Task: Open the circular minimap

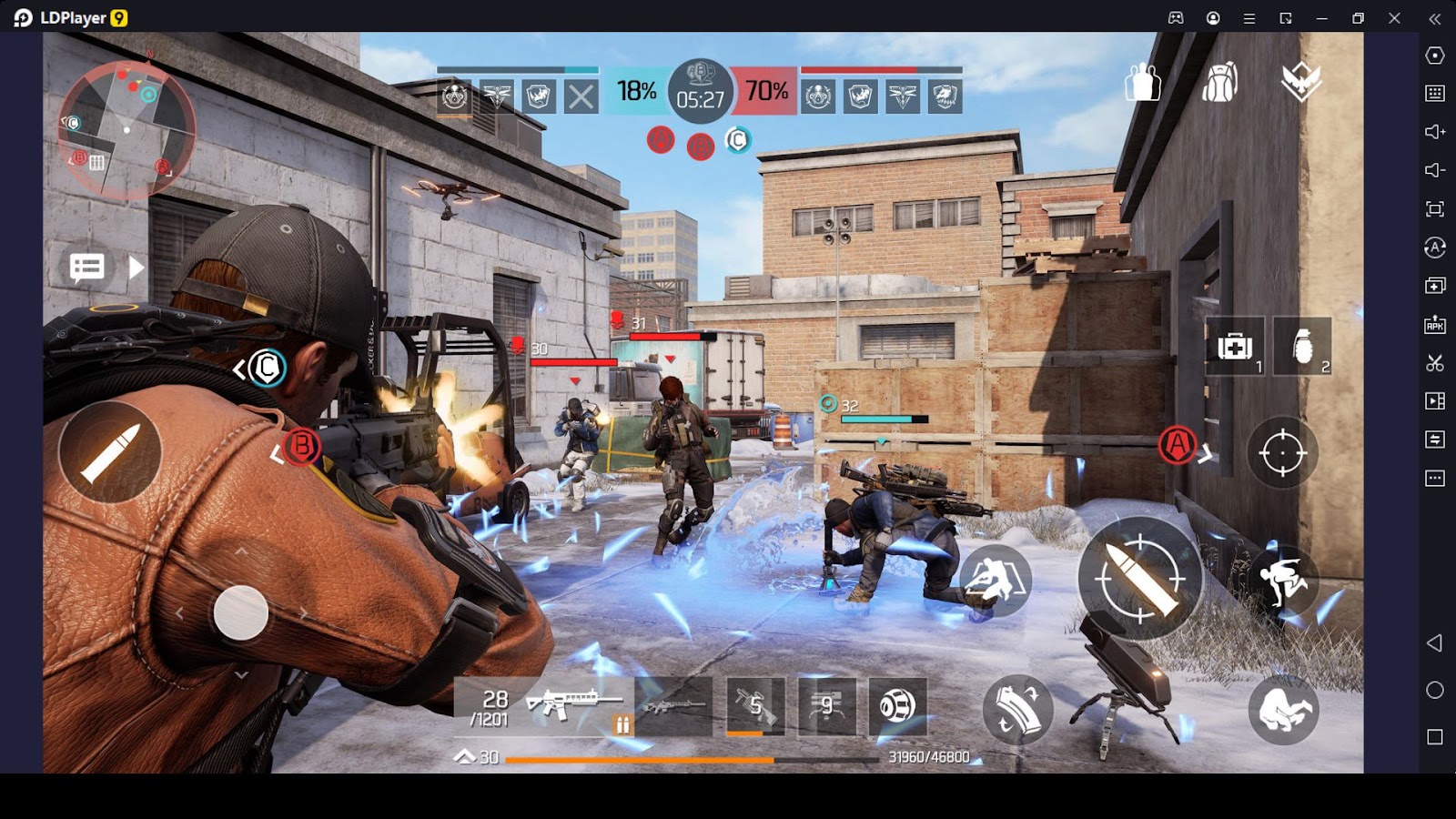Action: pos(126,130)
